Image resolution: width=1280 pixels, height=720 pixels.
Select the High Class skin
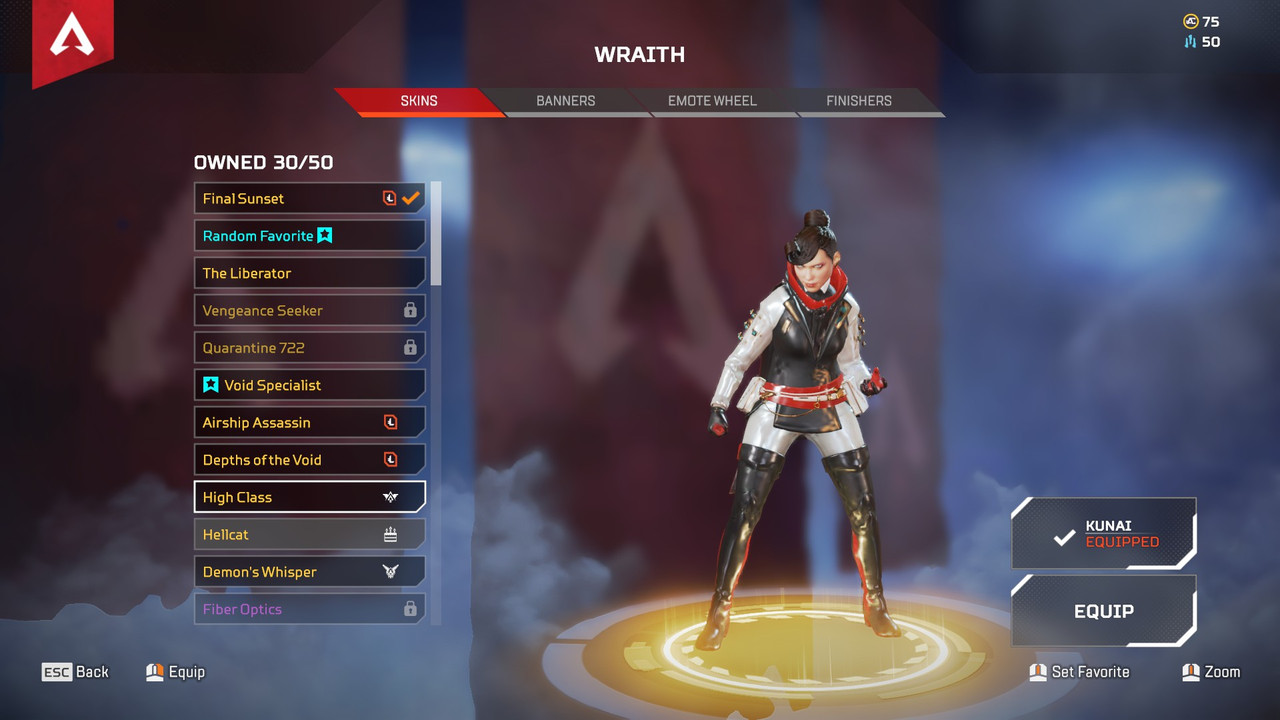coord(309,497)
